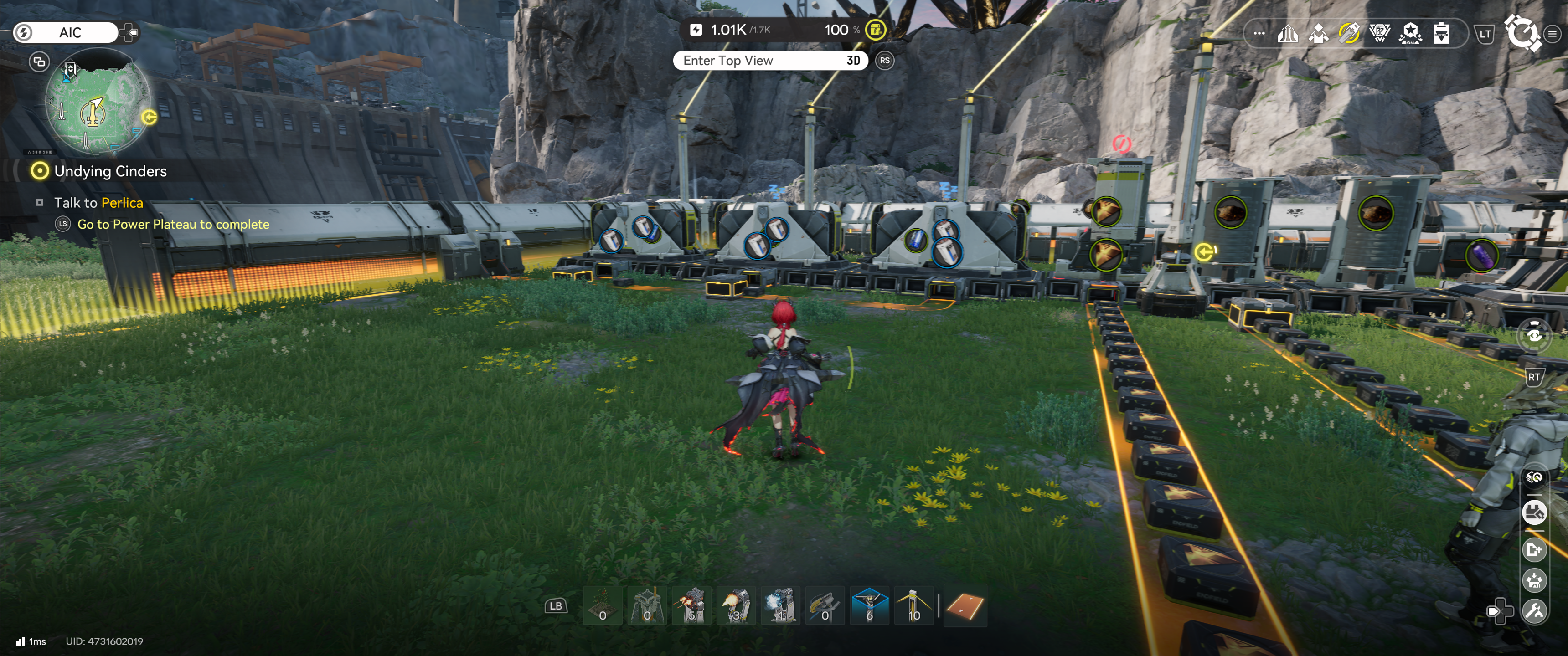Open the Endfield clipboard icon
Viewport: 1568px width, 656px height.
point(1441,33)
